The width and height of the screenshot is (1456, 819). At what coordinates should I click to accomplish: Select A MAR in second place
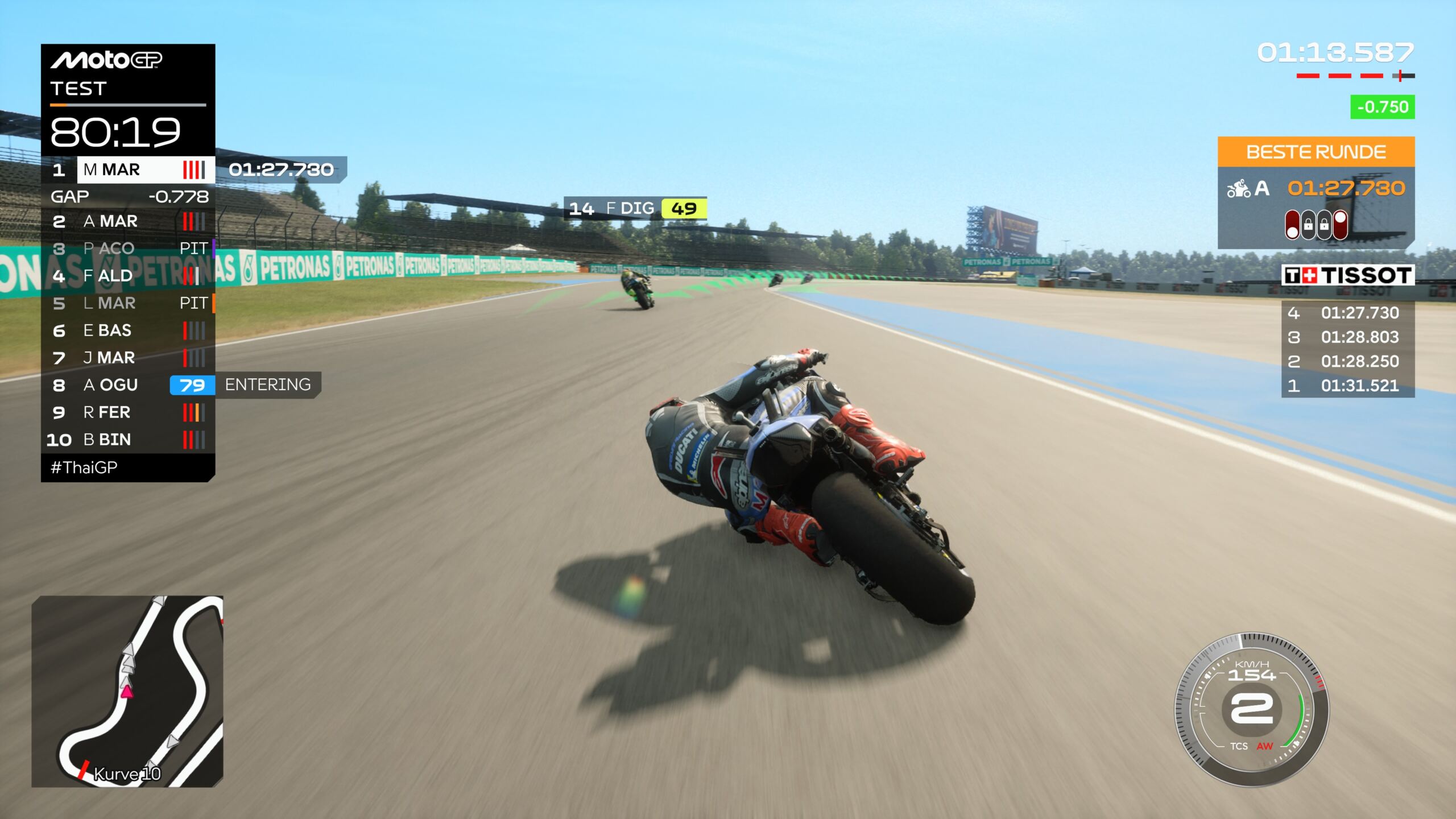[x=128, y=221]
